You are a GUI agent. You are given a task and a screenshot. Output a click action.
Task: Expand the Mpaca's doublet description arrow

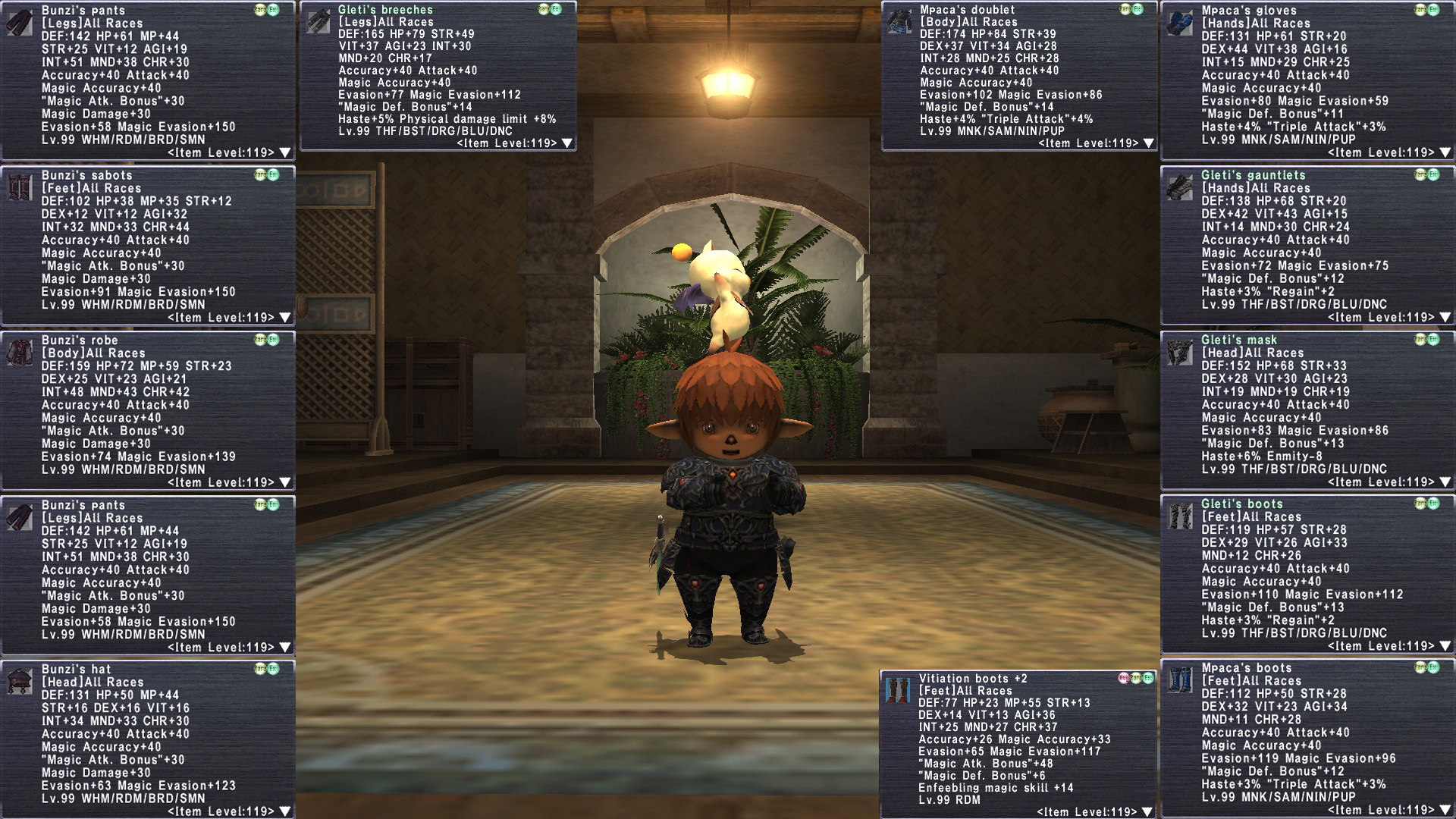(x=1148, y=143)
